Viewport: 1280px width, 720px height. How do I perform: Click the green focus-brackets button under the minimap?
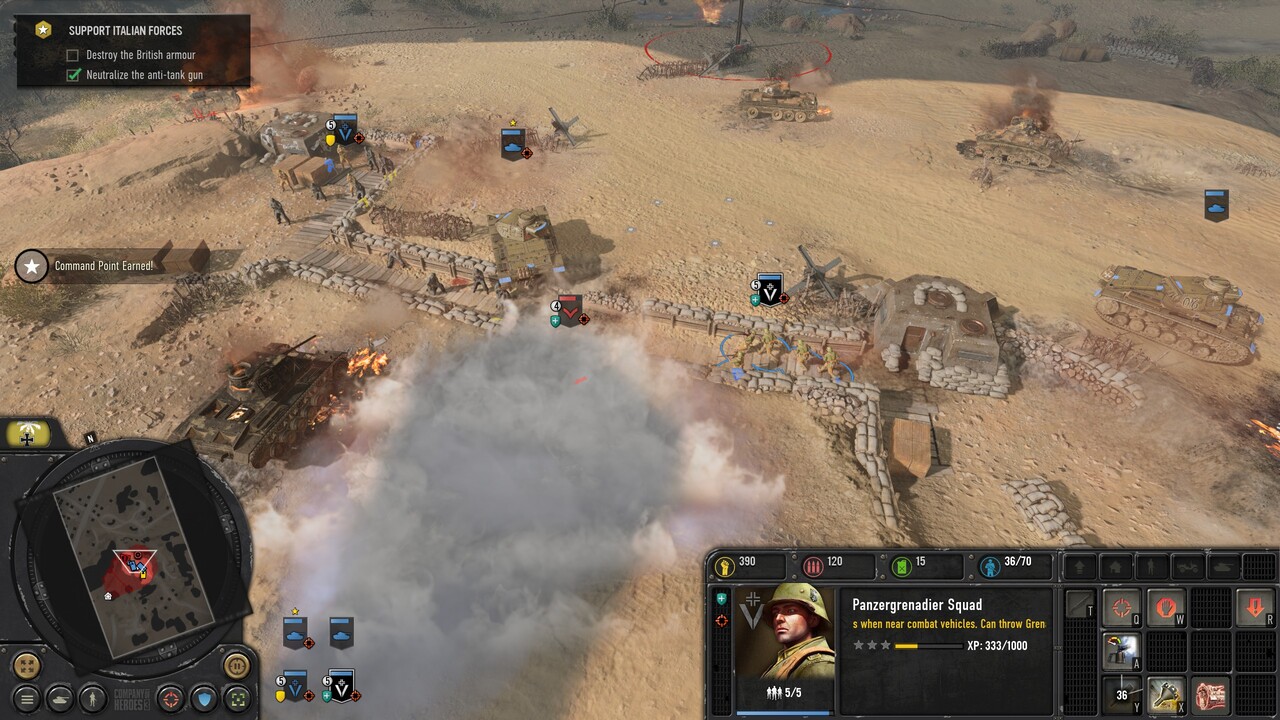point(237,698)
